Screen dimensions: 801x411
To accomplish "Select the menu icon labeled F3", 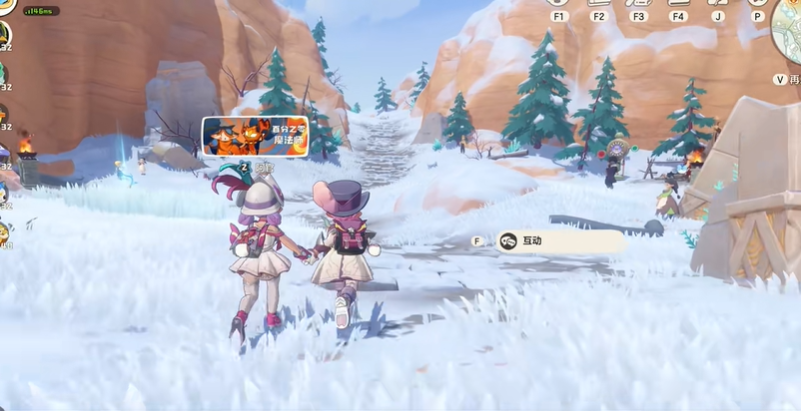I will click(639, 4).
